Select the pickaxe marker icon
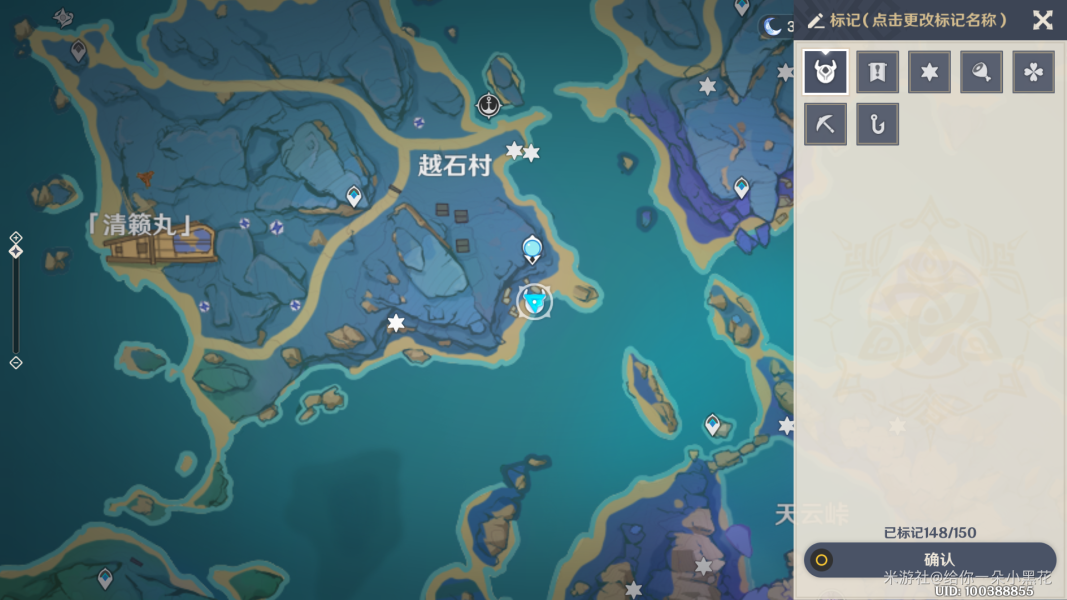This screenshot has height=600, width=1067. tap(825, 124)
